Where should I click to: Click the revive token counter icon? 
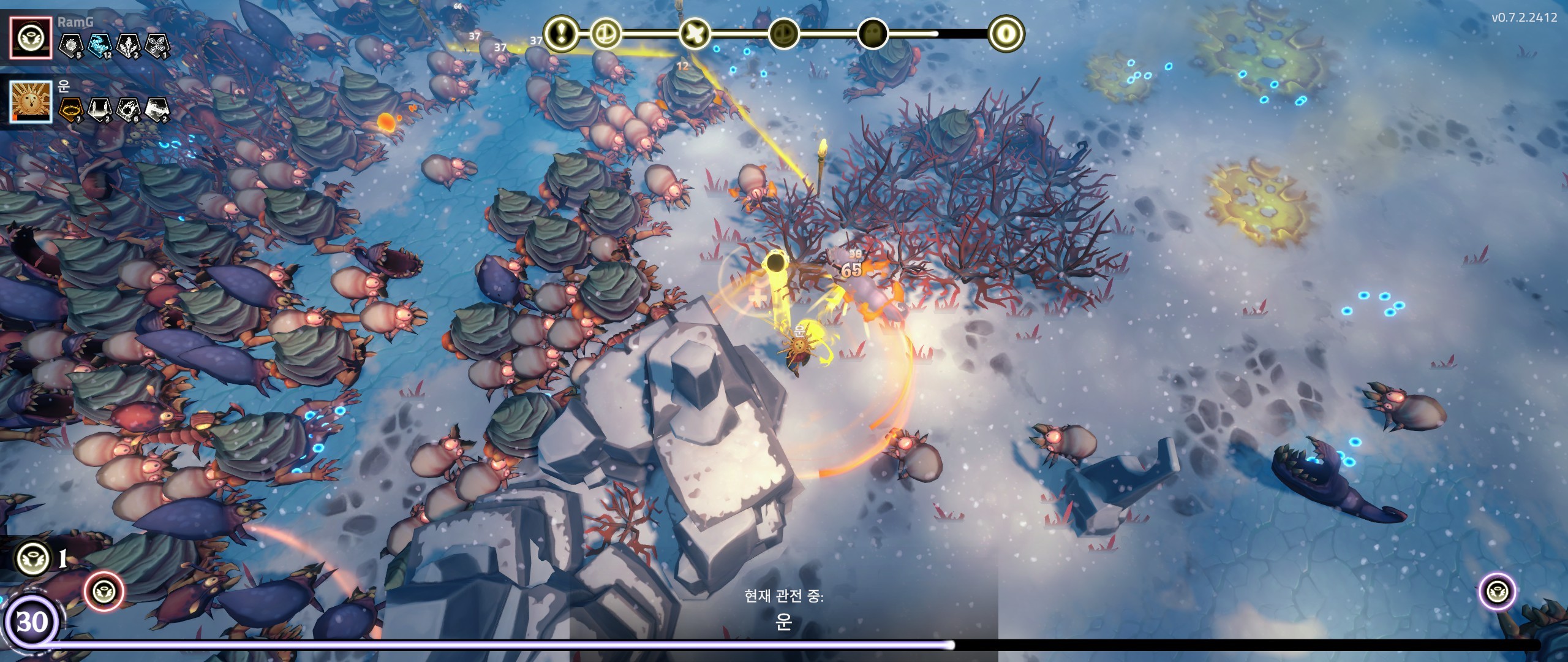[32, 558]
